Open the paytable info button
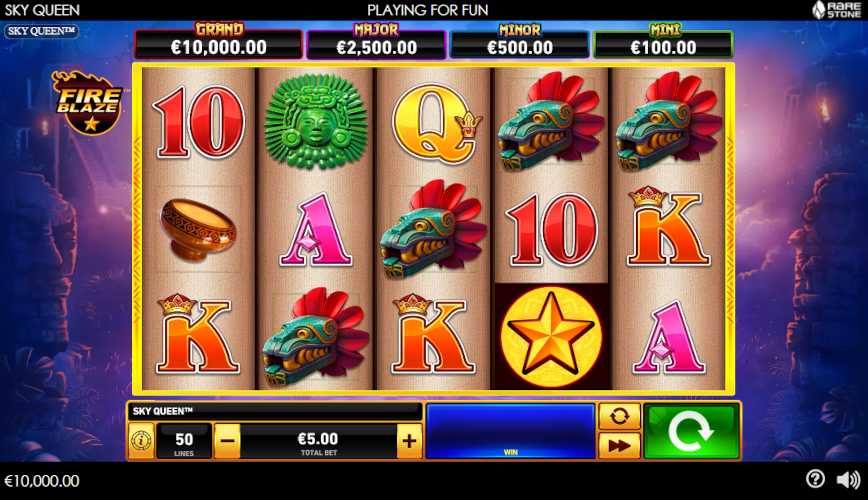Screen dimensions: 868x500 click(141, 440)
